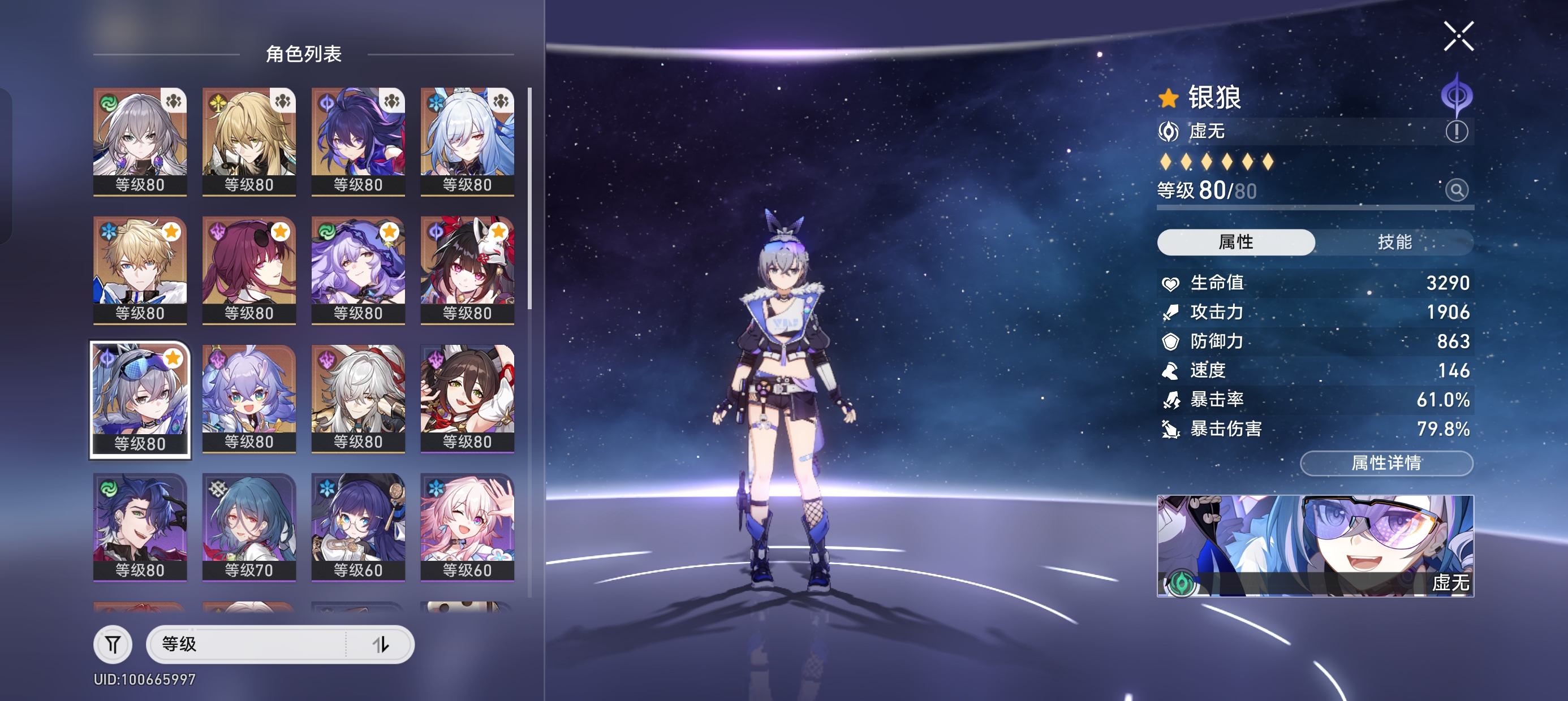Image resolution: width=1568 pixels, height=701 pixels.
Task: Pick the Pela portrait with glasses
Action: click(x=358, y=527)
